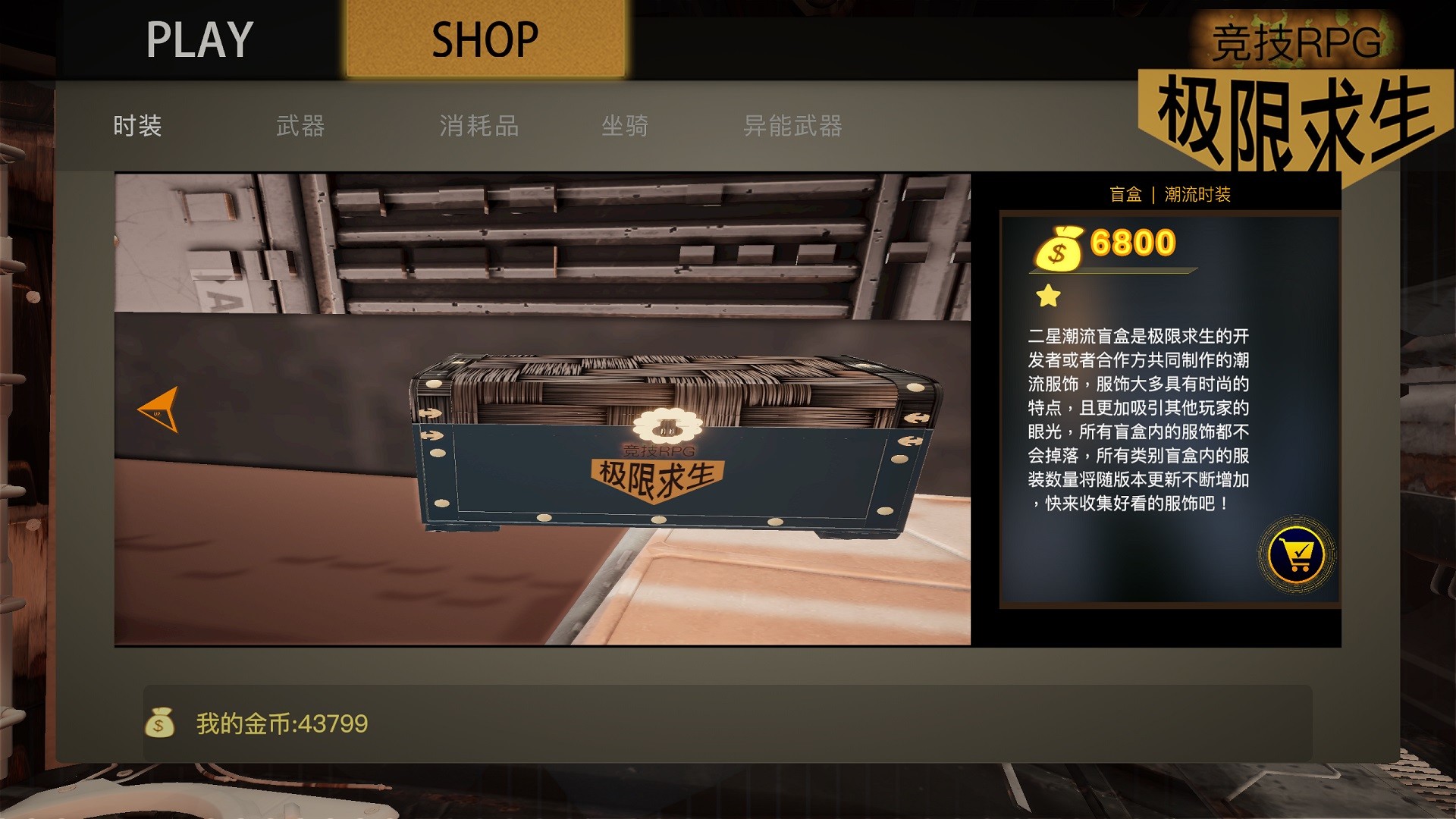Switch to the PLAY tab
The width and height of the screenshot is (1456, 819).
[199, 36]
